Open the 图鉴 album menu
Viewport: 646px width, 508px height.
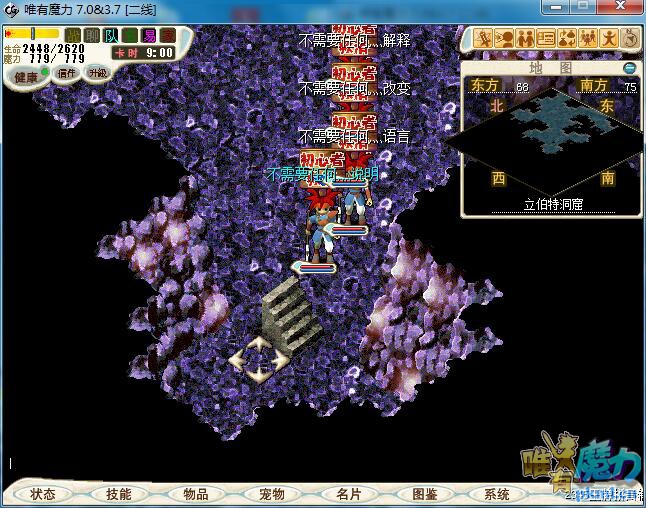[x=424, y=494]
